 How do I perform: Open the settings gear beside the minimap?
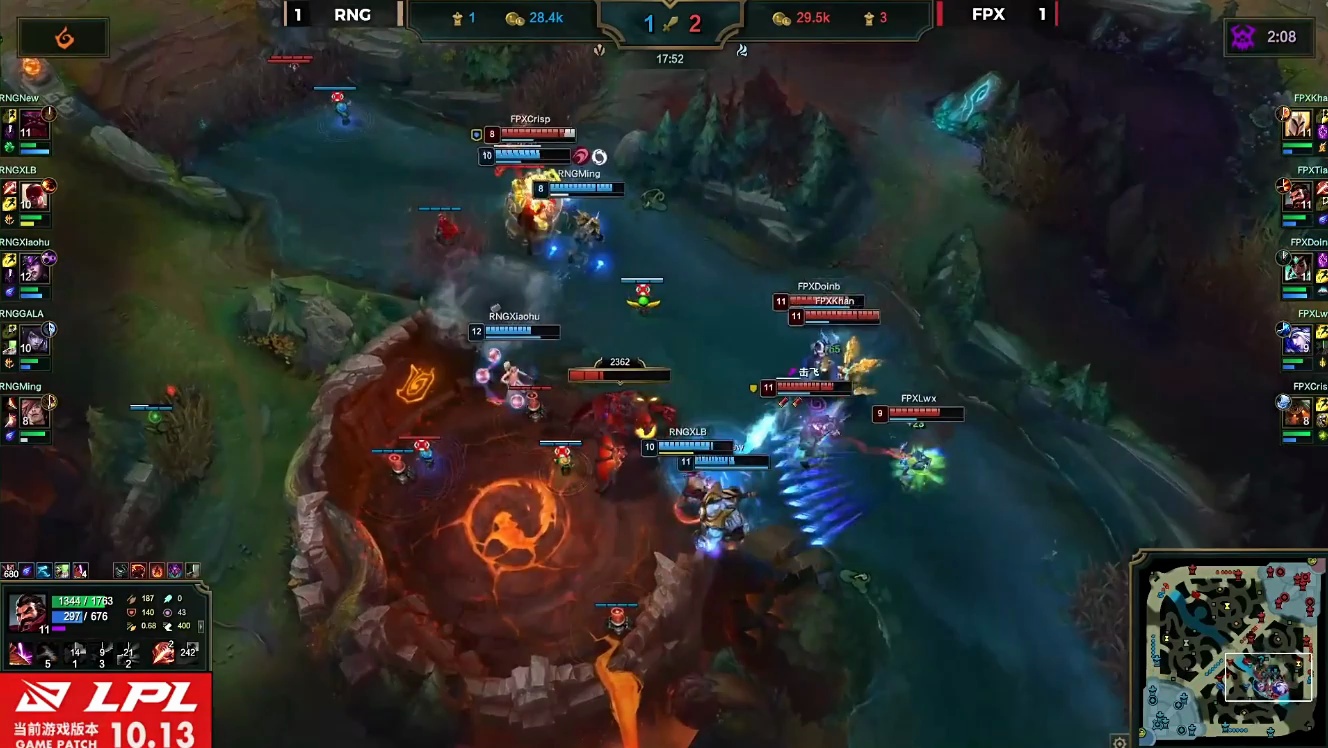(1120, 741)
